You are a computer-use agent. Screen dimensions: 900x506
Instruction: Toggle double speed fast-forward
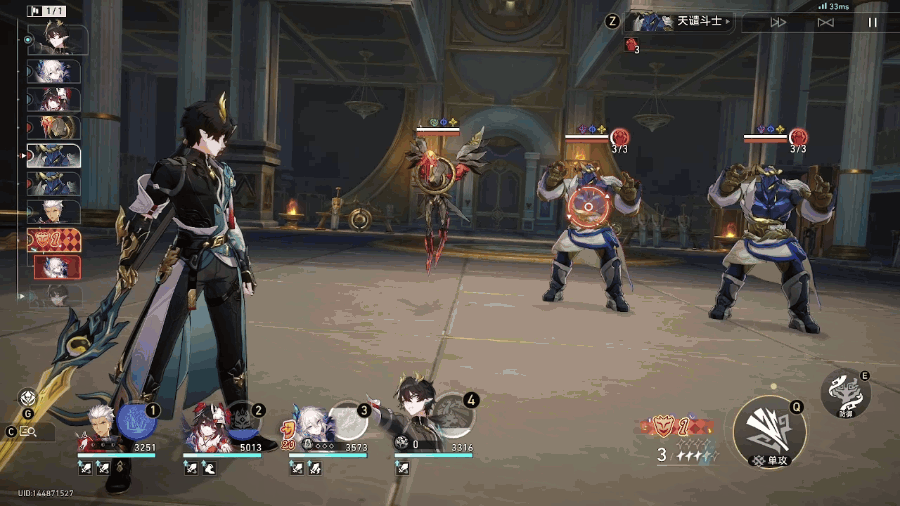click(x=778, y=22)
